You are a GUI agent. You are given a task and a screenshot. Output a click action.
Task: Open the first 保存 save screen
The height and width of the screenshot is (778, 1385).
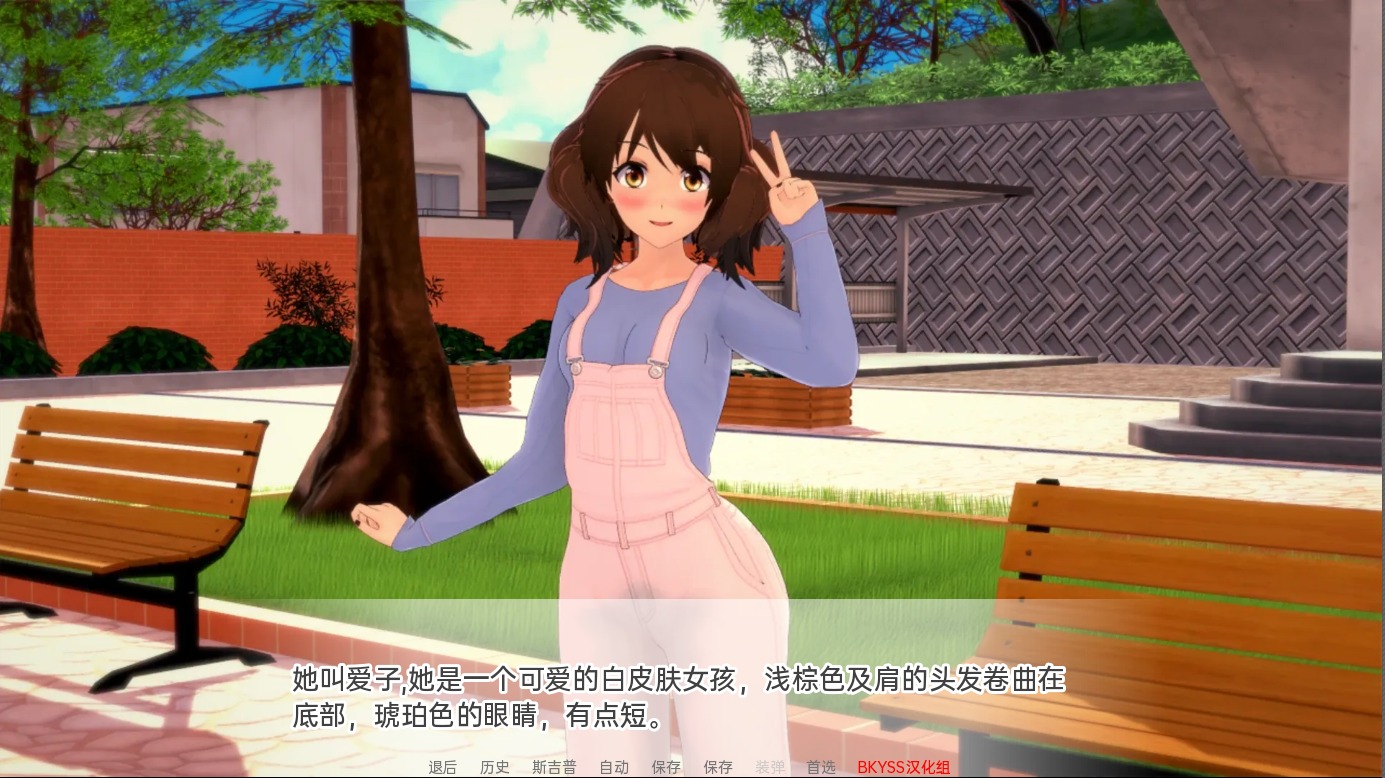[666, 768]
